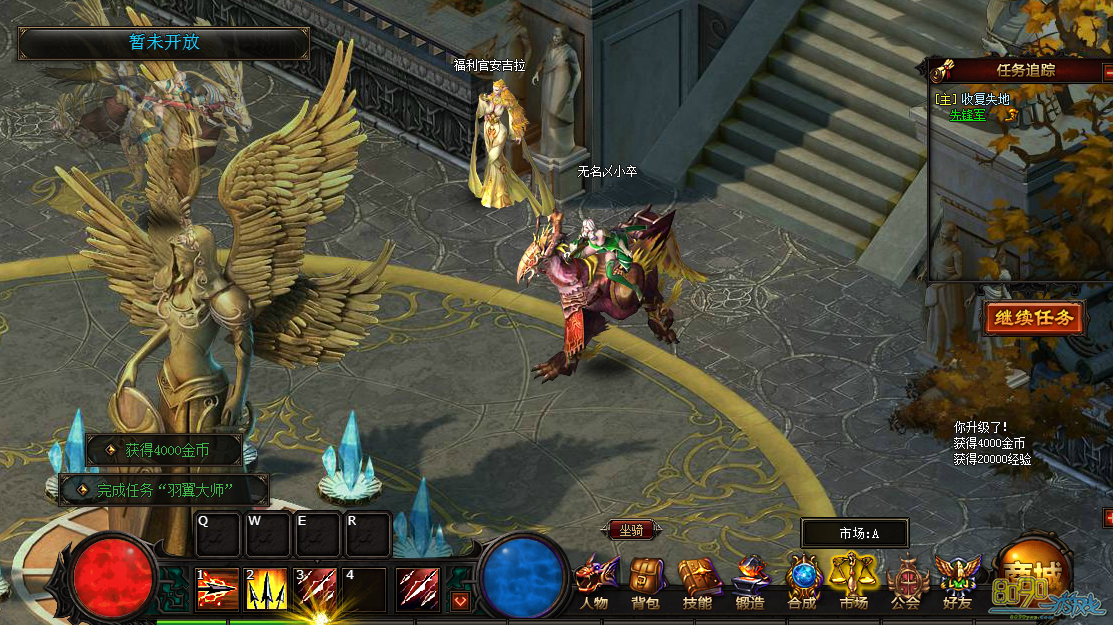Click the 继续任务 continue quest button
The height and width of the screenshot is (625, 1113).
1034,319
